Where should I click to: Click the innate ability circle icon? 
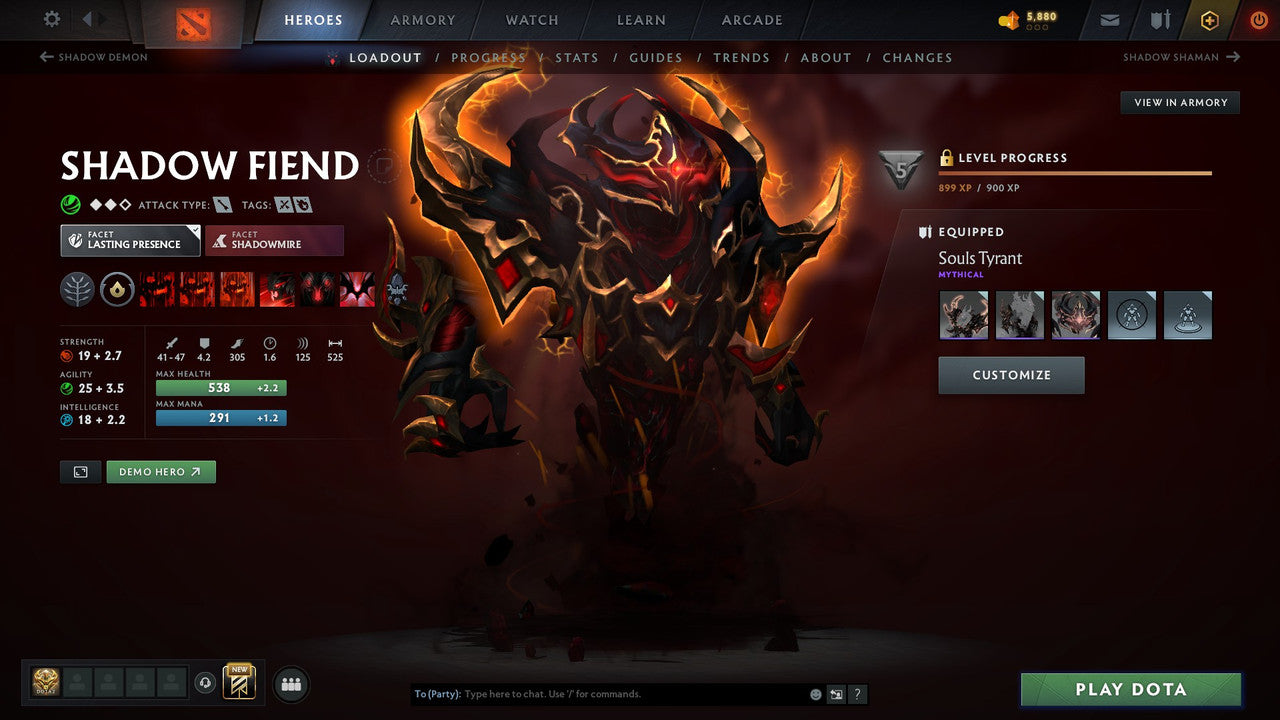[x=117, y=290]
